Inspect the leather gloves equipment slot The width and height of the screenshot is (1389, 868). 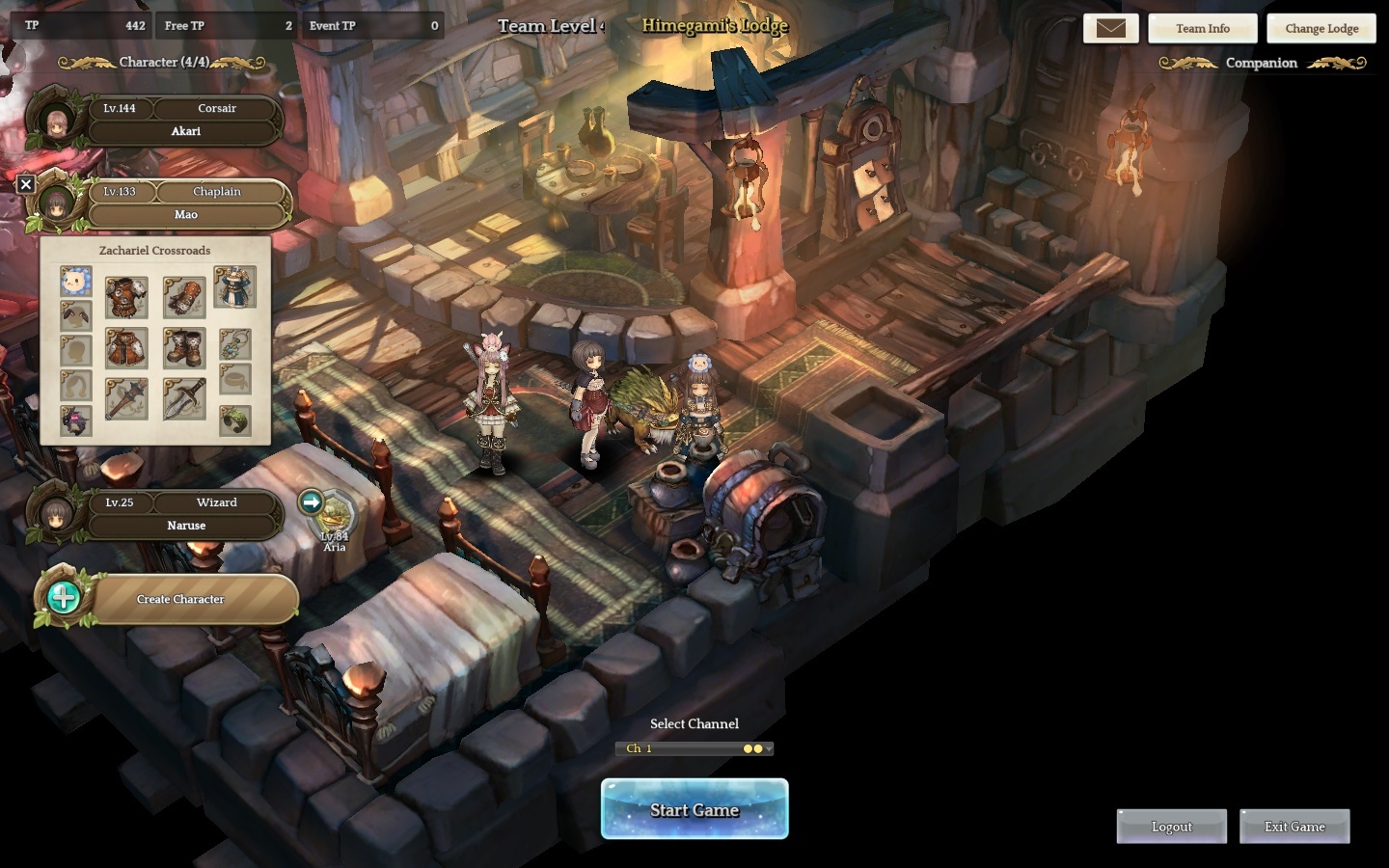coord(184,298)
